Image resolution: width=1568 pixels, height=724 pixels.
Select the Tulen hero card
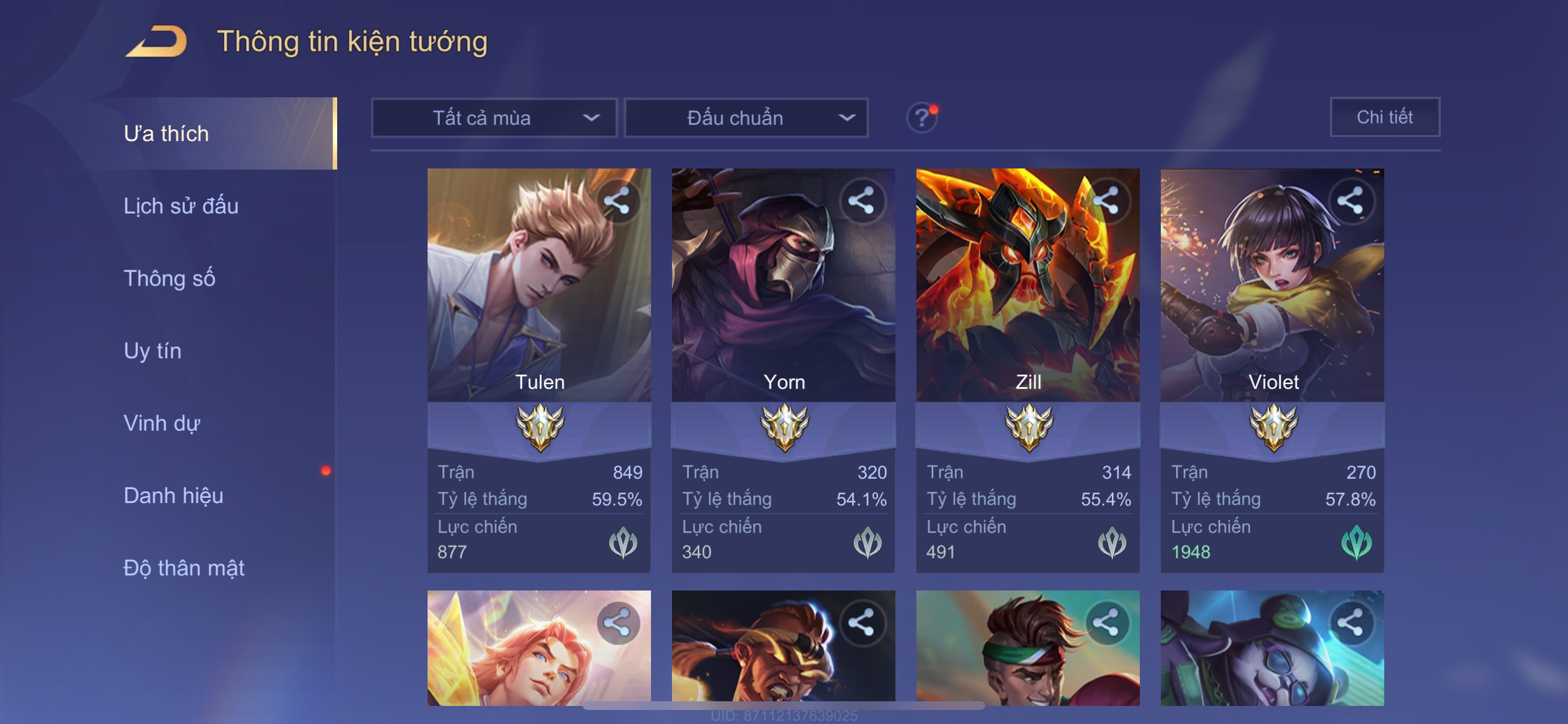pos(538,304)
